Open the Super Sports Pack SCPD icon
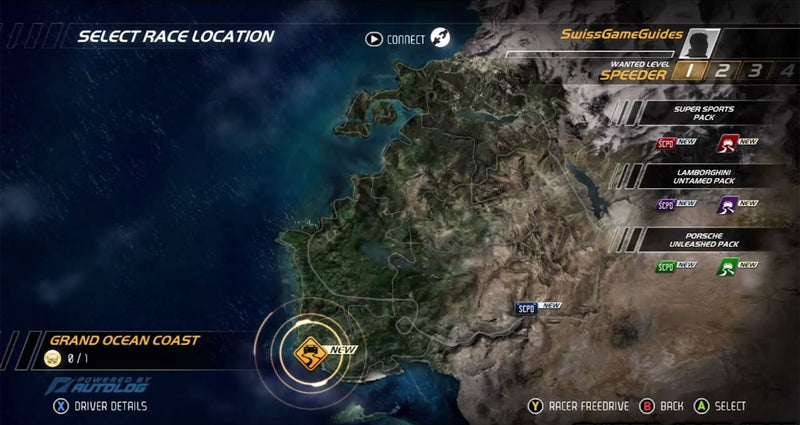The width and height of the screenshot is (800, 425). coord(666,144)
